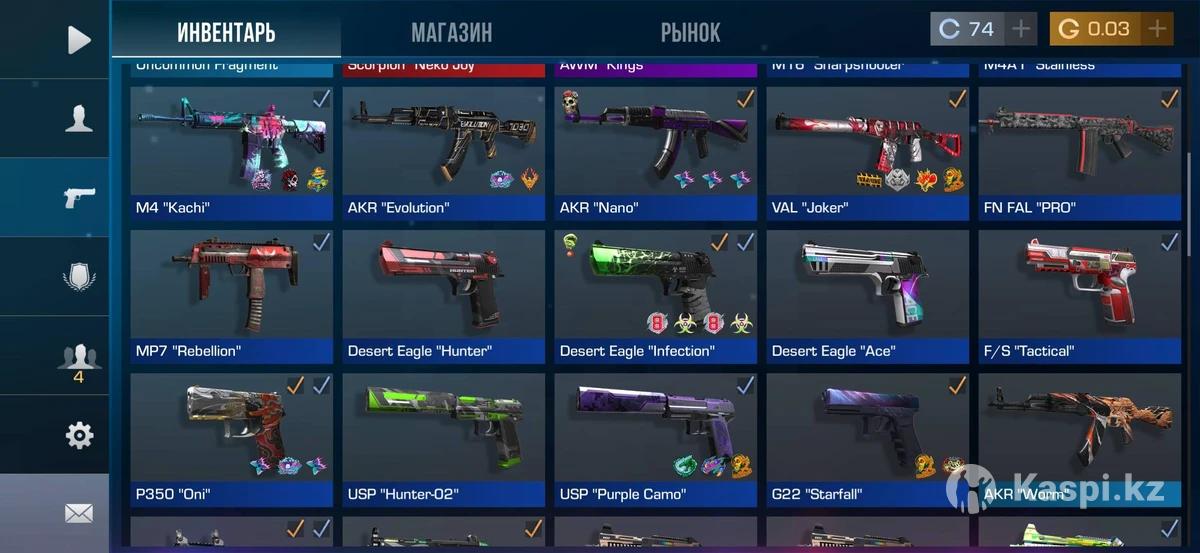Open the player profile icon

click(78, 118)
